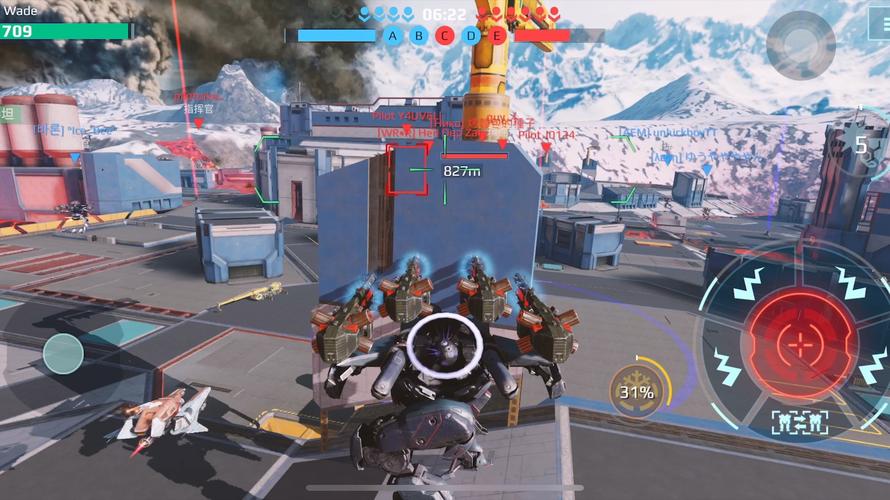Screen dimensions: 890x500
Task: Select the red beacon E indicator
Action: pyautogui.click(x=497, y=36)
